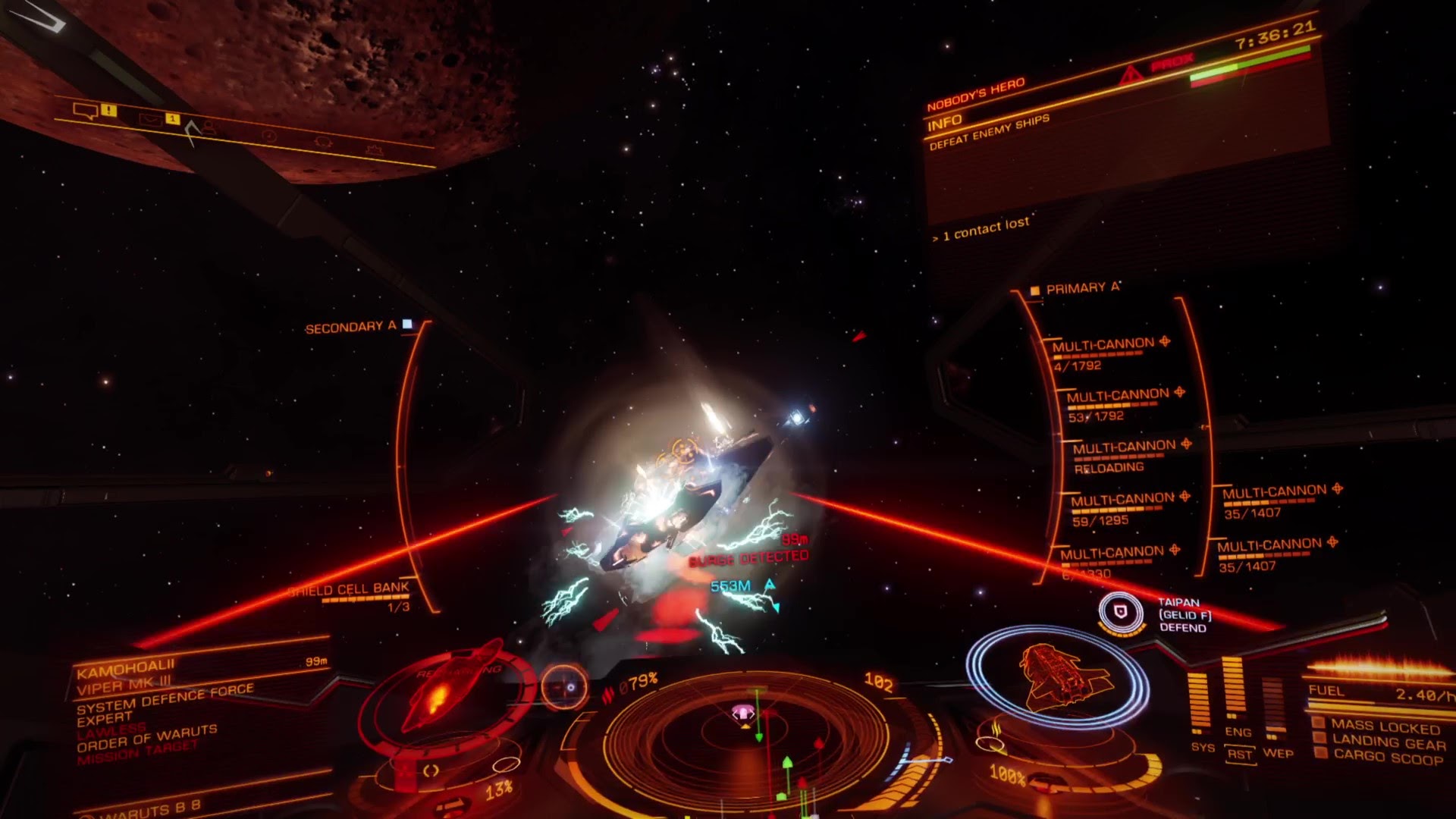Select the Secondary A fire group label

(x=350, y=327)
